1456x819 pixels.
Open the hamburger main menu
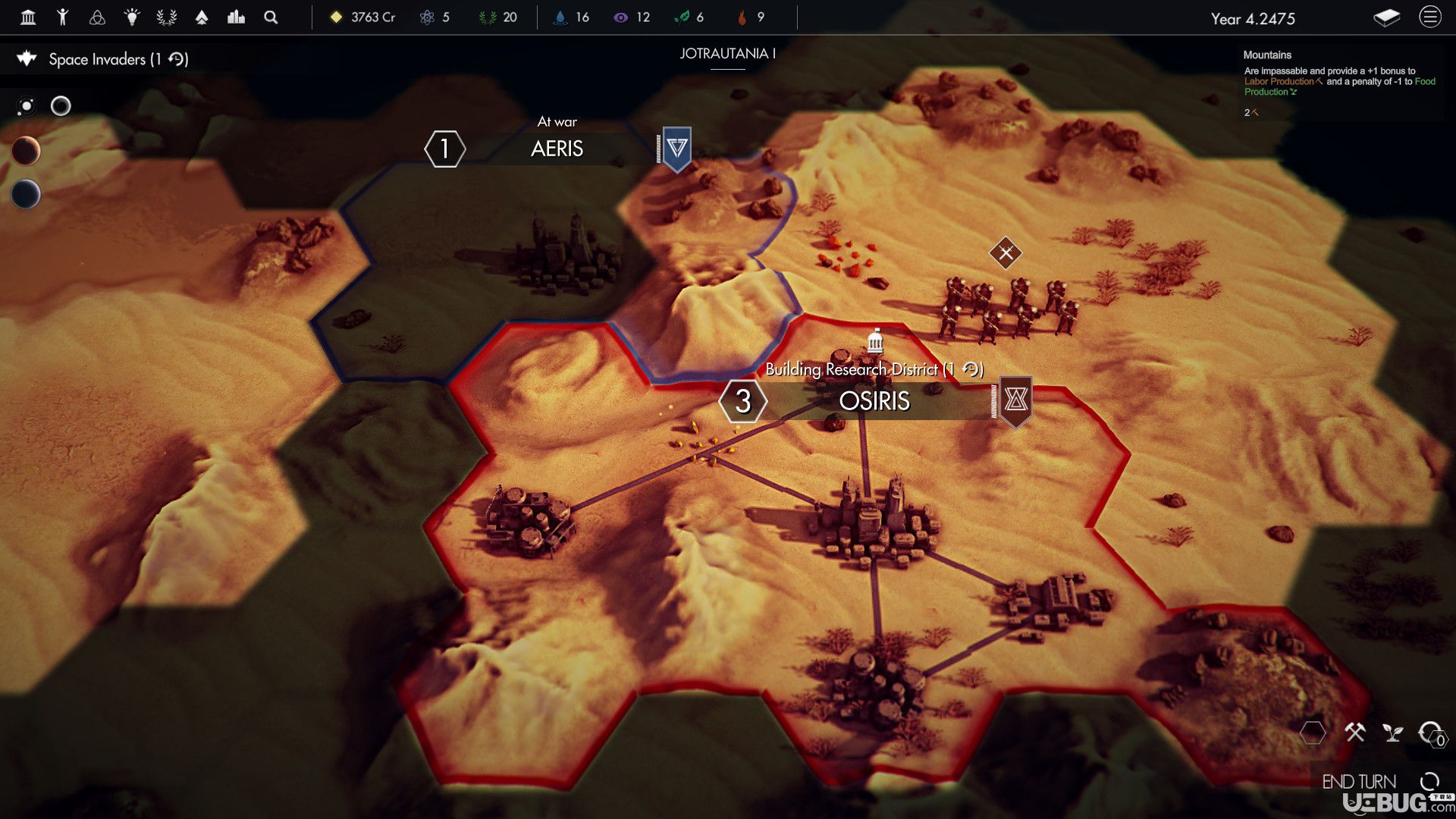tap(1429, 17)
